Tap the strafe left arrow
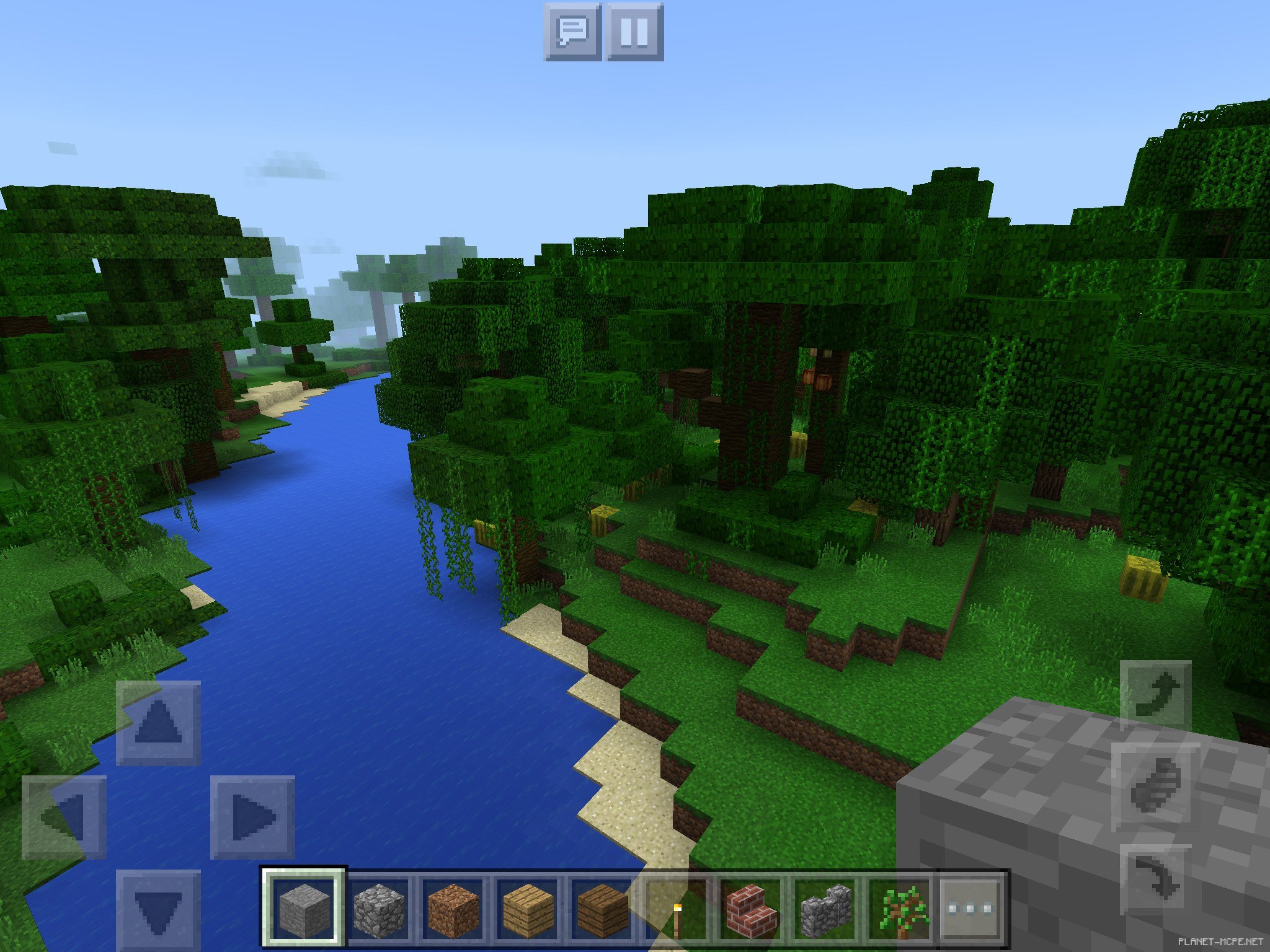This screenshot has height=952, width=1270. [x=64, y=817]
